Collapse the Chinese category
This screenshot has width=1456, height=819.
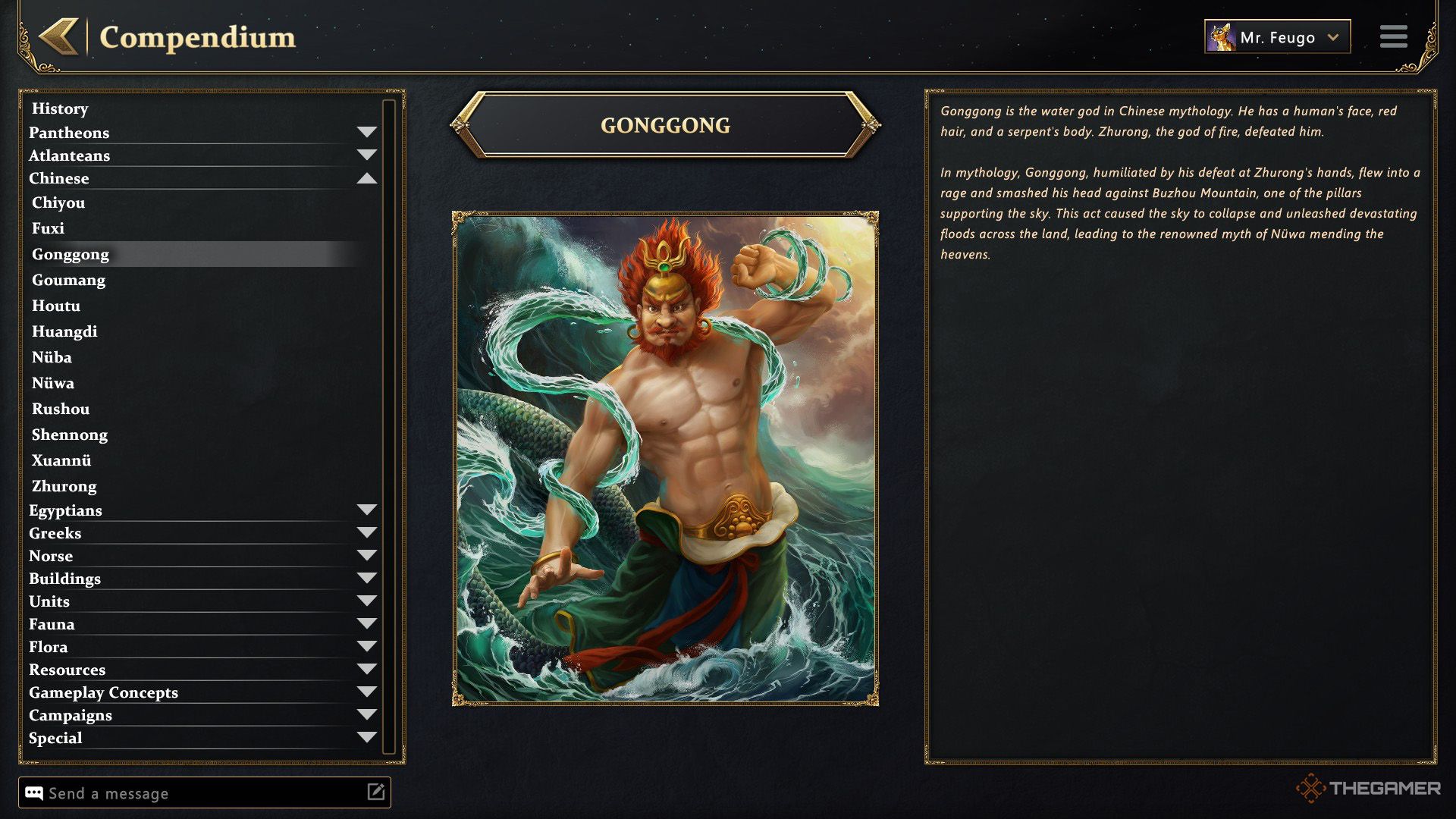366,178
